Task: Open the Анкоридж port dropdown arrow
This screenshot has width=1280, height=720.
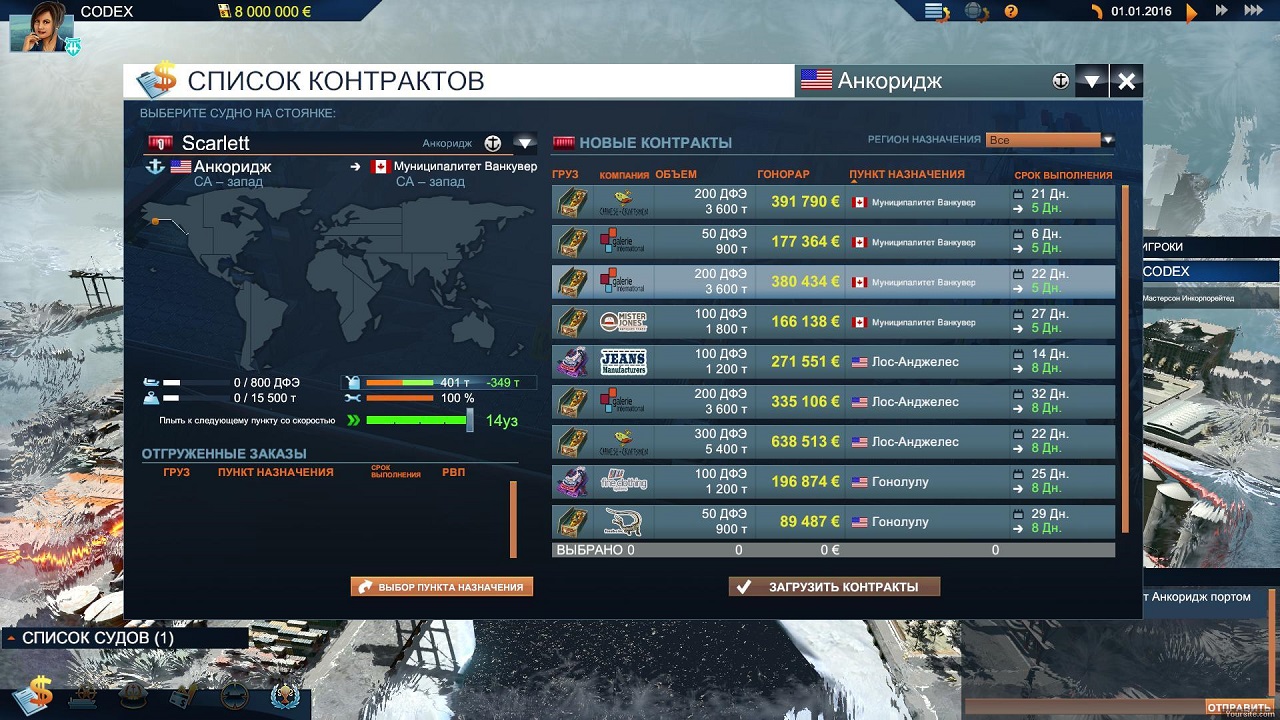Action: [x=1091, y=82]
